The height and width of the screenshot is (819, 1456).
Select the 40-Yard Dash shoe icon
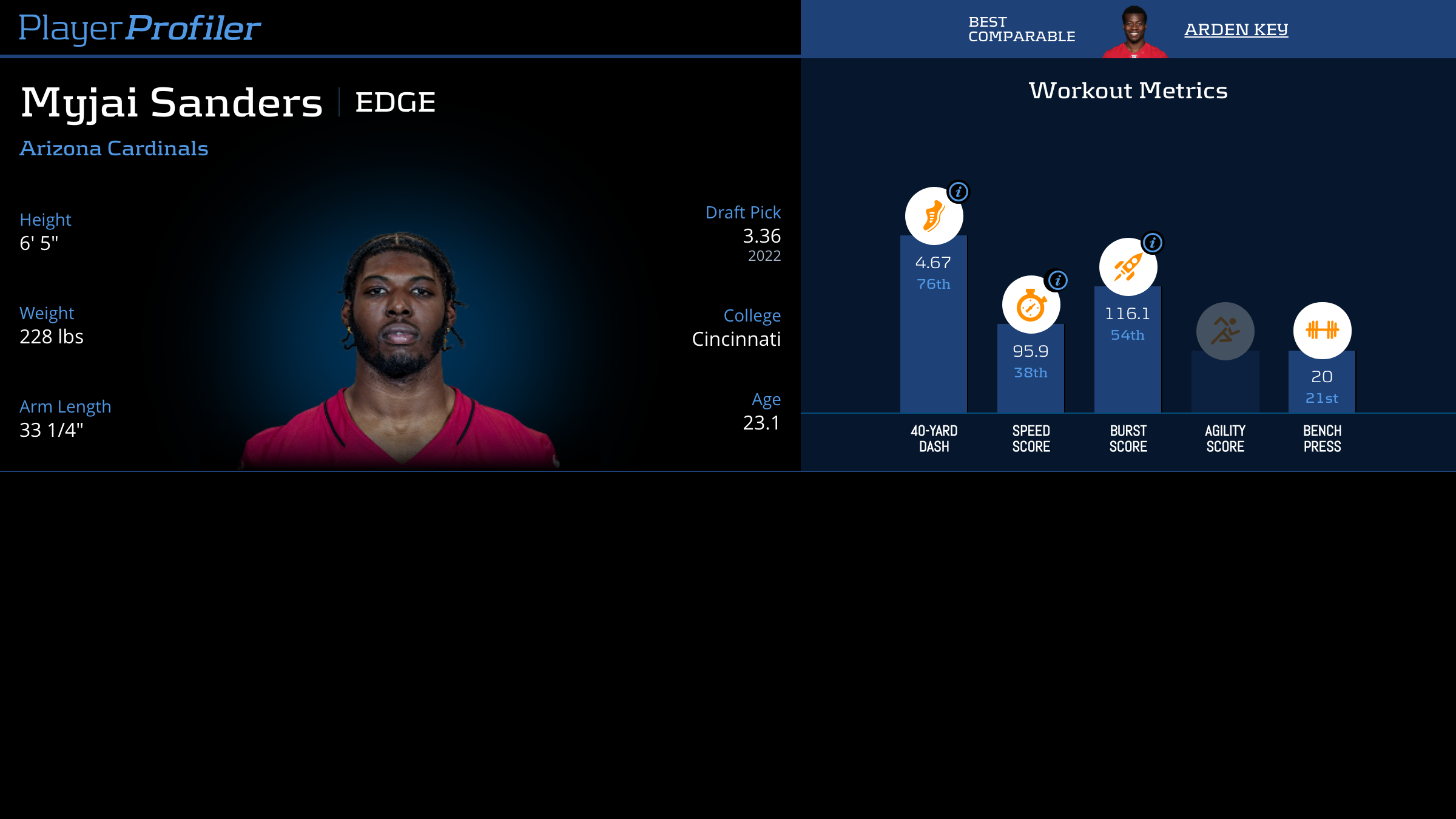pyautogui.click(x=934, y=217)
